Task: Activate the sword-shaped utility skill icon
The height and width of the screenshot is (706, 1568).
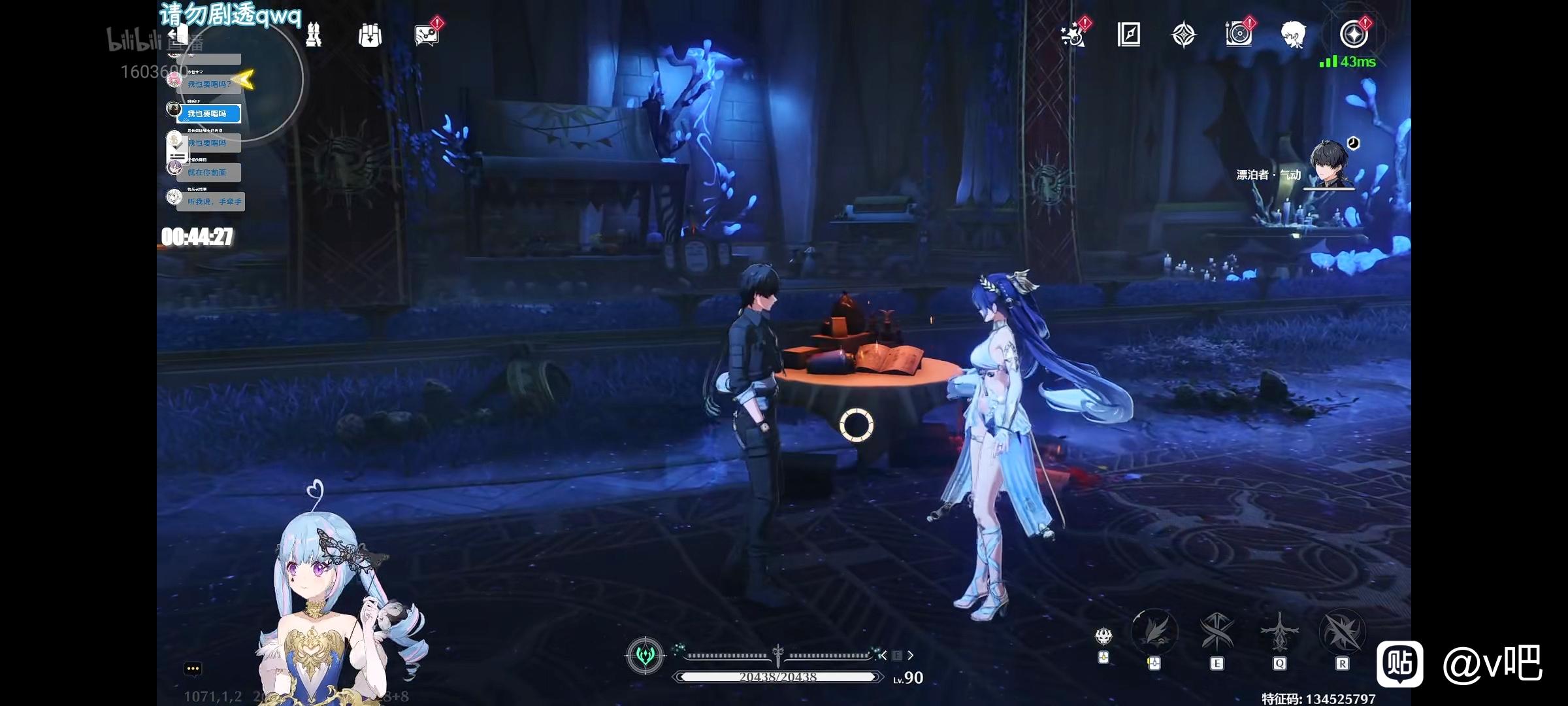Action: click(x=1279, y=631)
